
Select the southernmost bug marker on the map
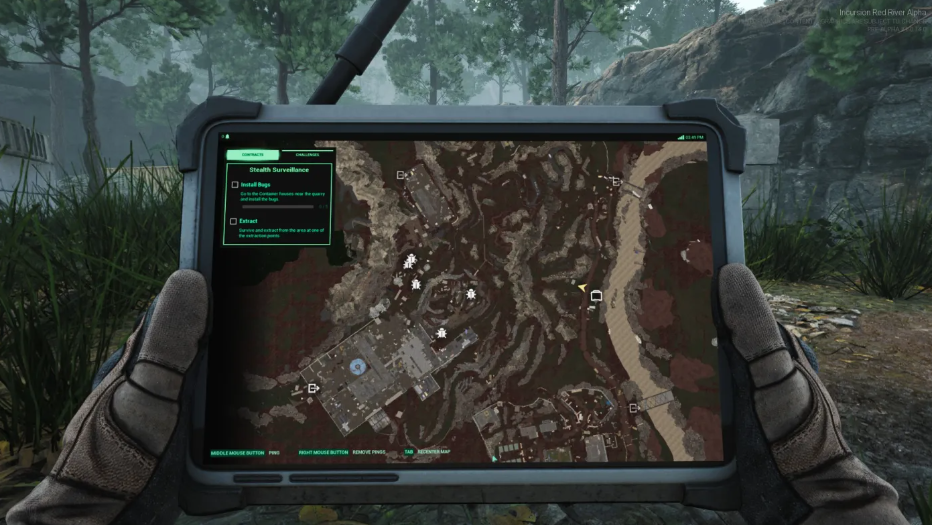click(441, 332)
